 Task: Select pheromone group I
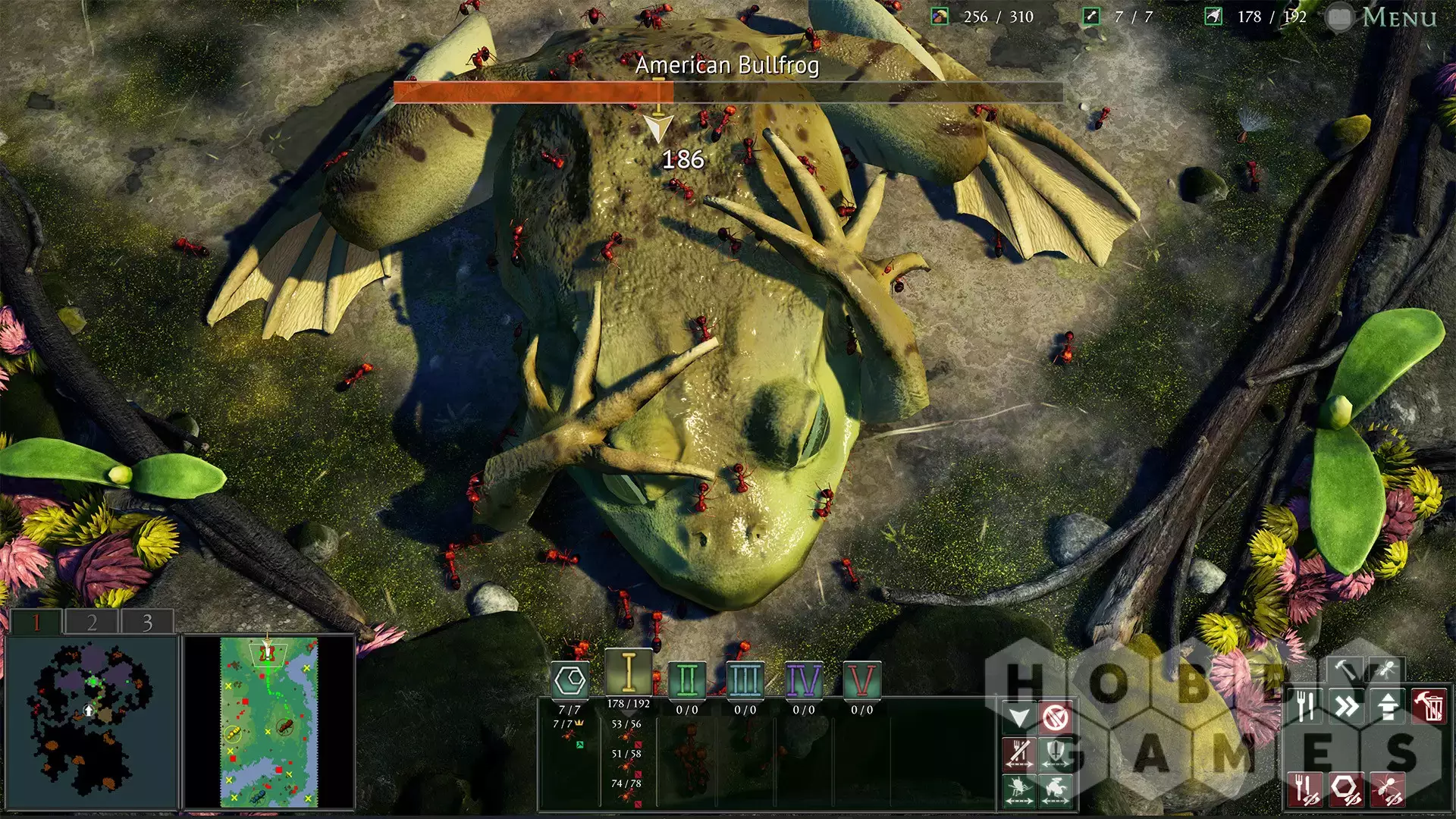pos(628,672)
